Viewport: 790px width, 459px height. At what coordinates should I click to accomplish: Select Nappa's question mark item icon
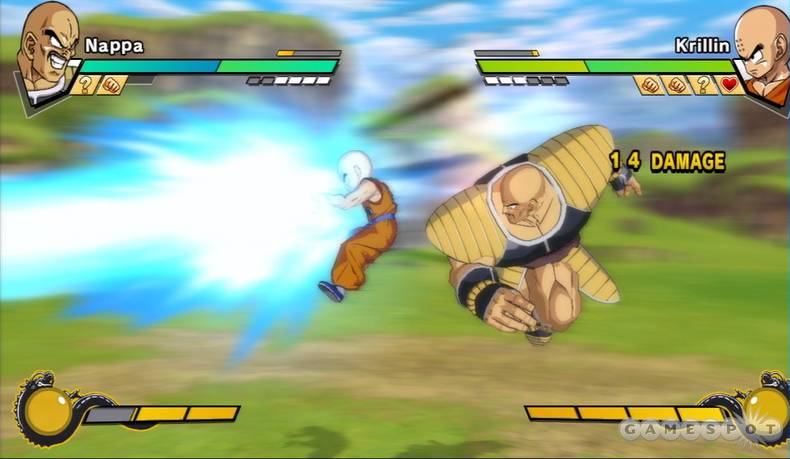[86, 85]
